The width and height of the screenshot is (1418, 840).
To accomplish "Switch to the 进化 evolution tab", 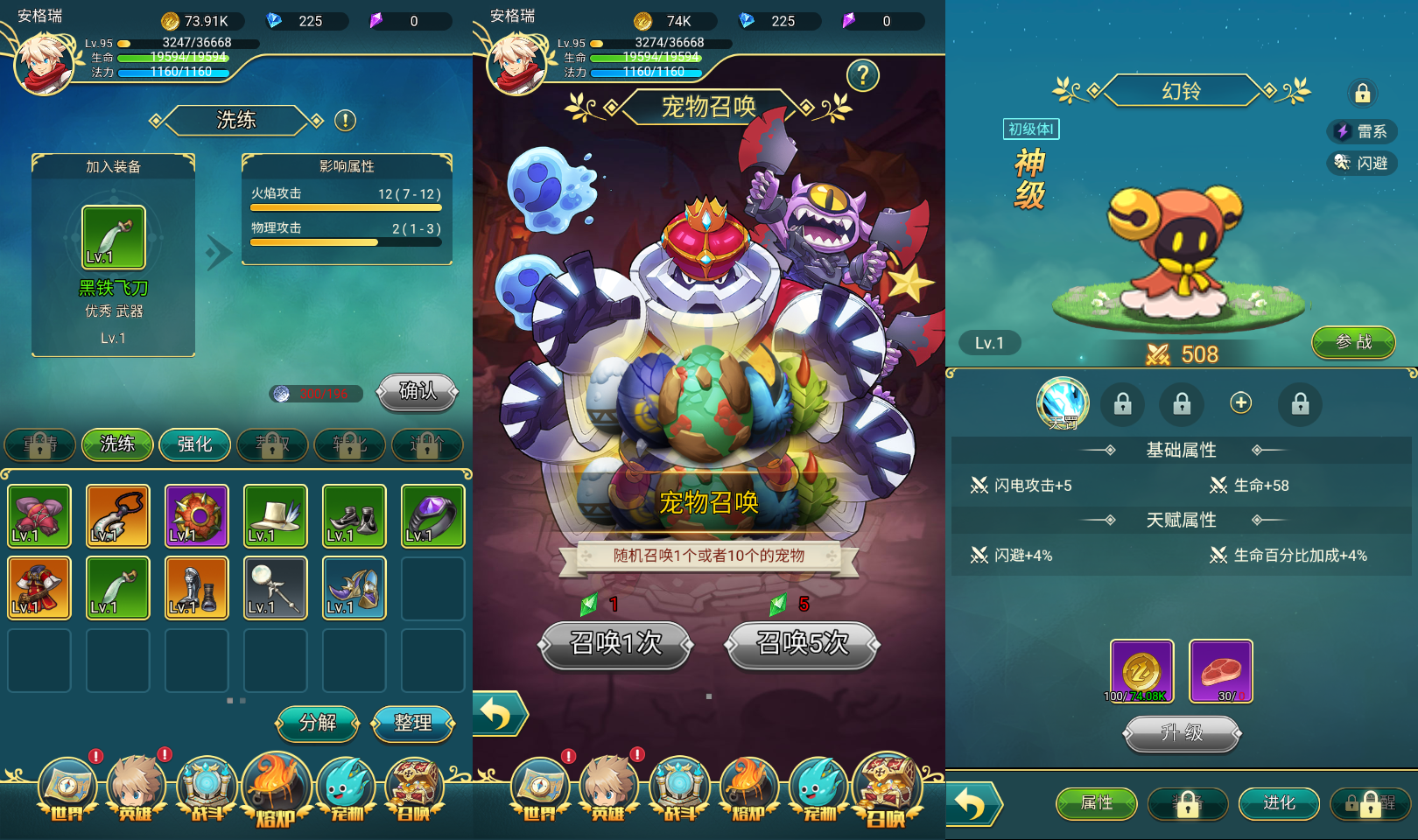I will tap(1278, 803).
